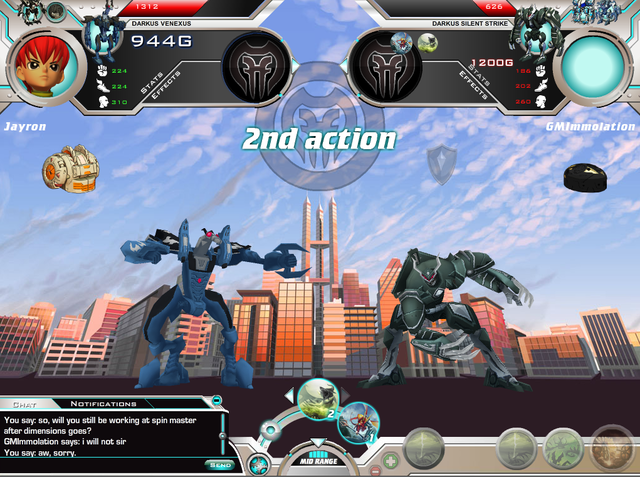Click the orange gauntlet gear icon
This screenshot has width=640, height=477.
tap(68, 168)
